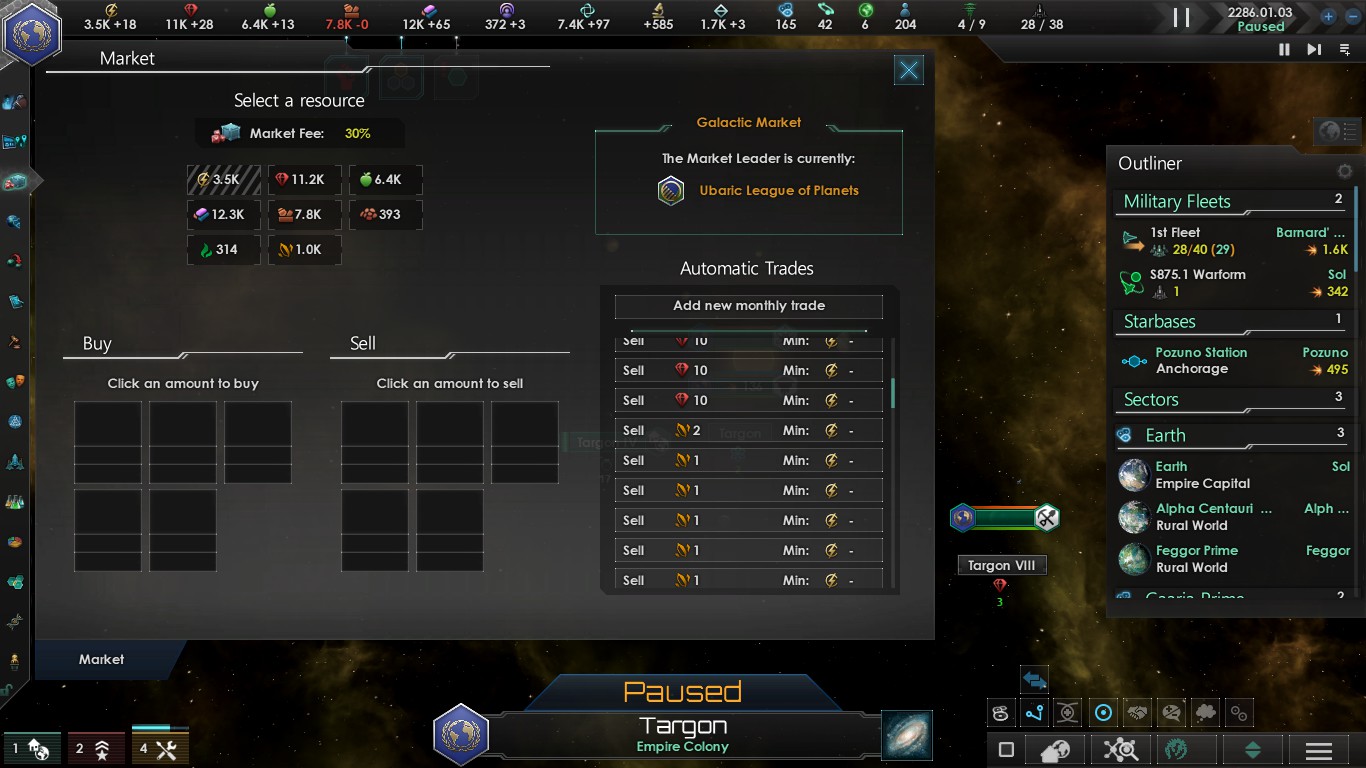Select the 393 resource button

(x=385, y=214)
